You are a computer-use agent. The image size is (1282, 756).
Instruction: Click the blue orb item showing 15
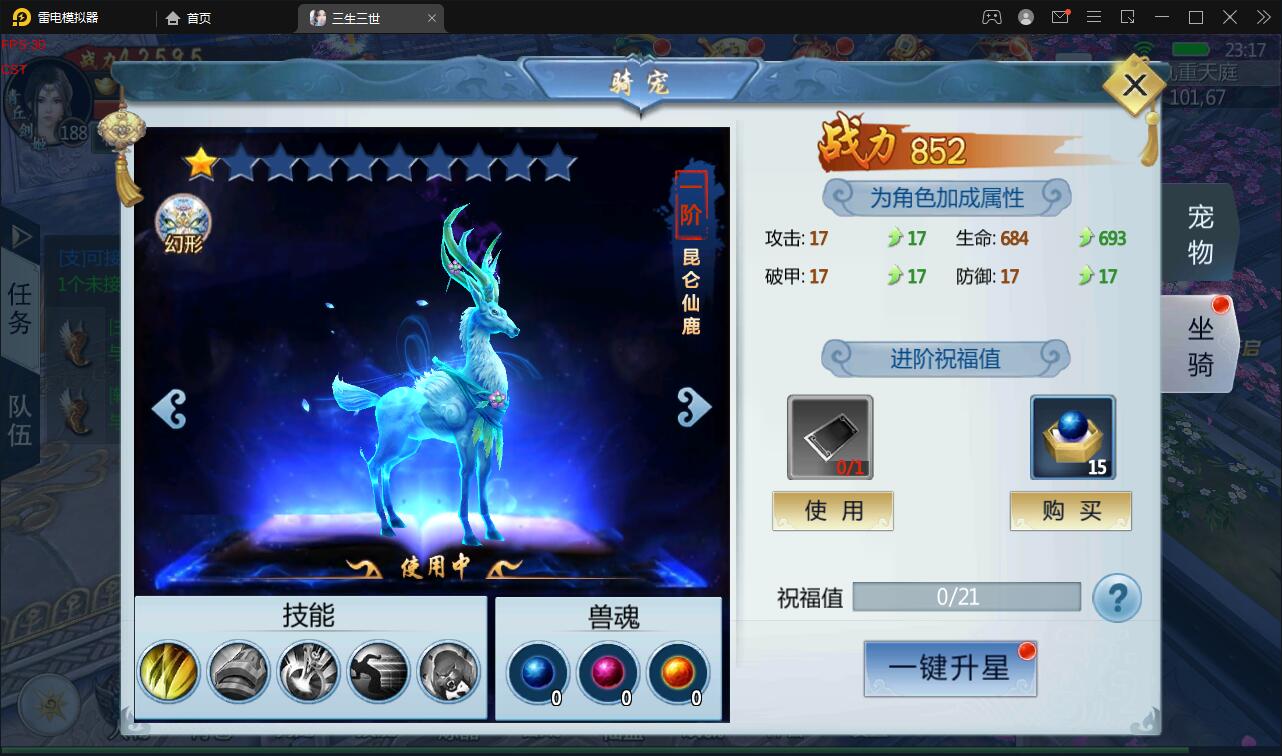point(1071,436)
